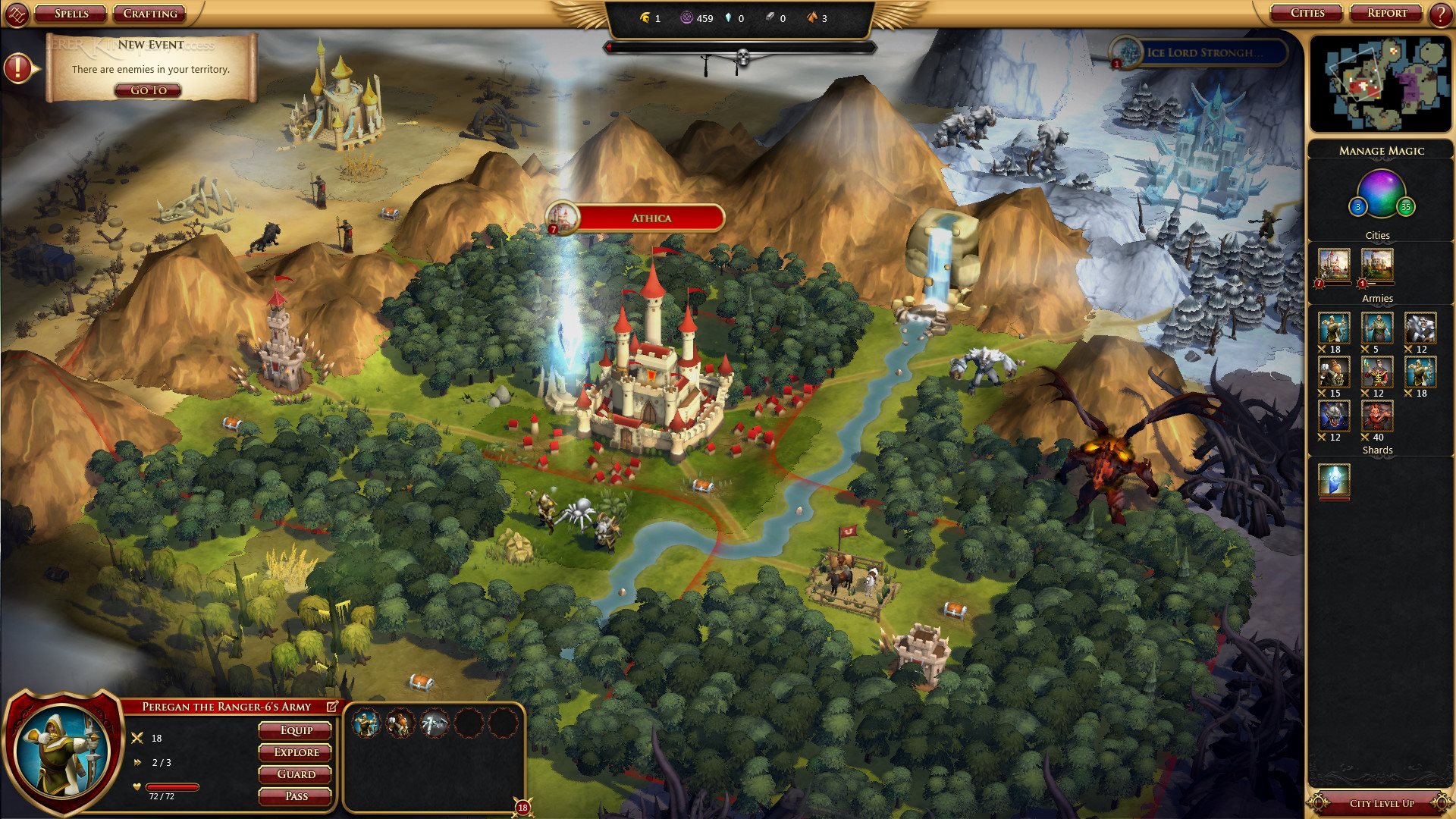The height and width of the screenshot is (819, 1456).
Task: Open the Crafting menu
Action: [x=150, y=14]
